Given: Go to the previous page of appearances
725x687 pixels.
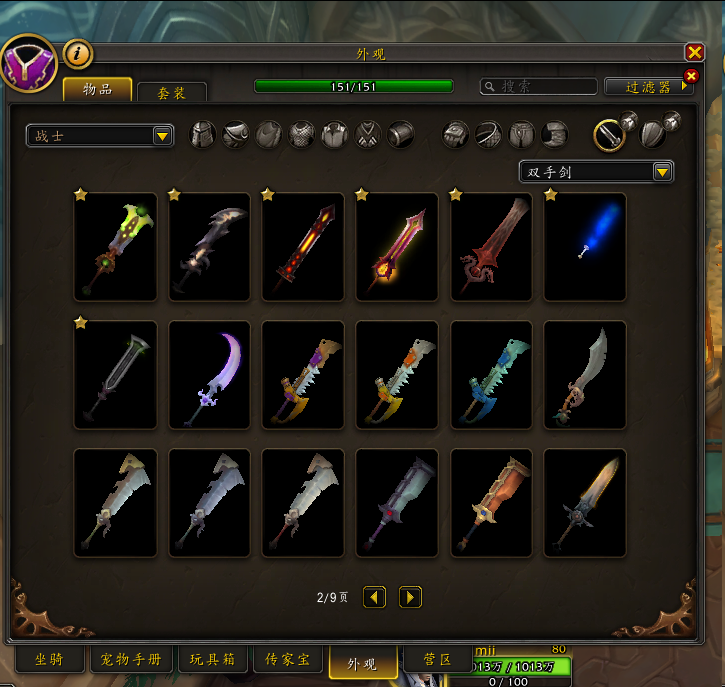Looking at the screenshot, I should 374,597.
